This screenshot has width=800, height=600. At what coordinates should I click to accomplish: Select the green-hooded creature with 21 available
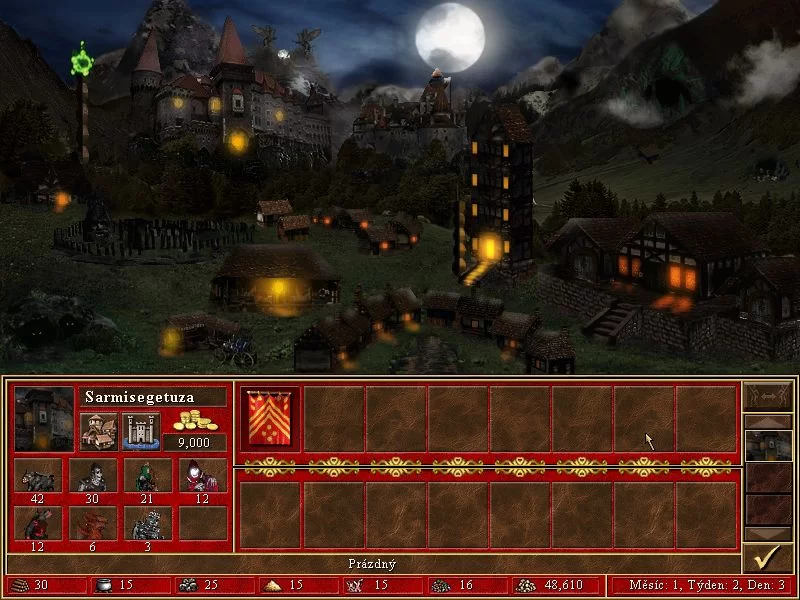point(148,475)
